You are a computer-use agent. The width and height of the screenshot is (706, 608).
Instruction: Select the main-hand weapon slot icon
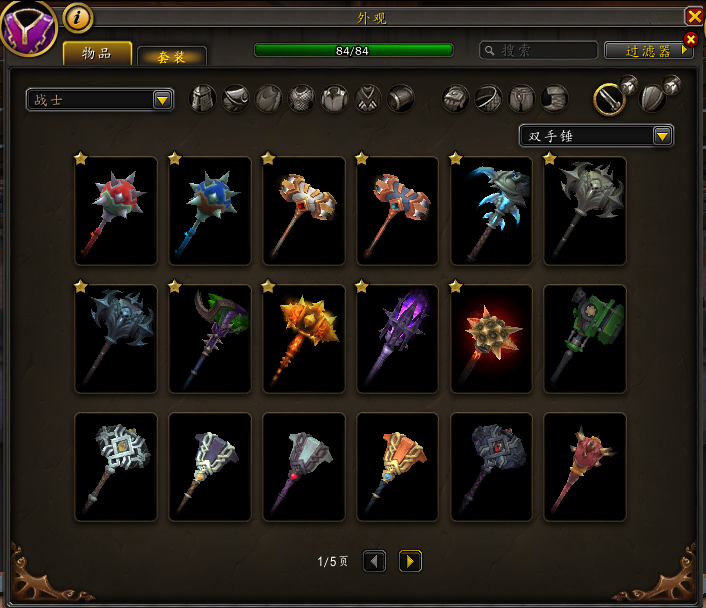609,98
